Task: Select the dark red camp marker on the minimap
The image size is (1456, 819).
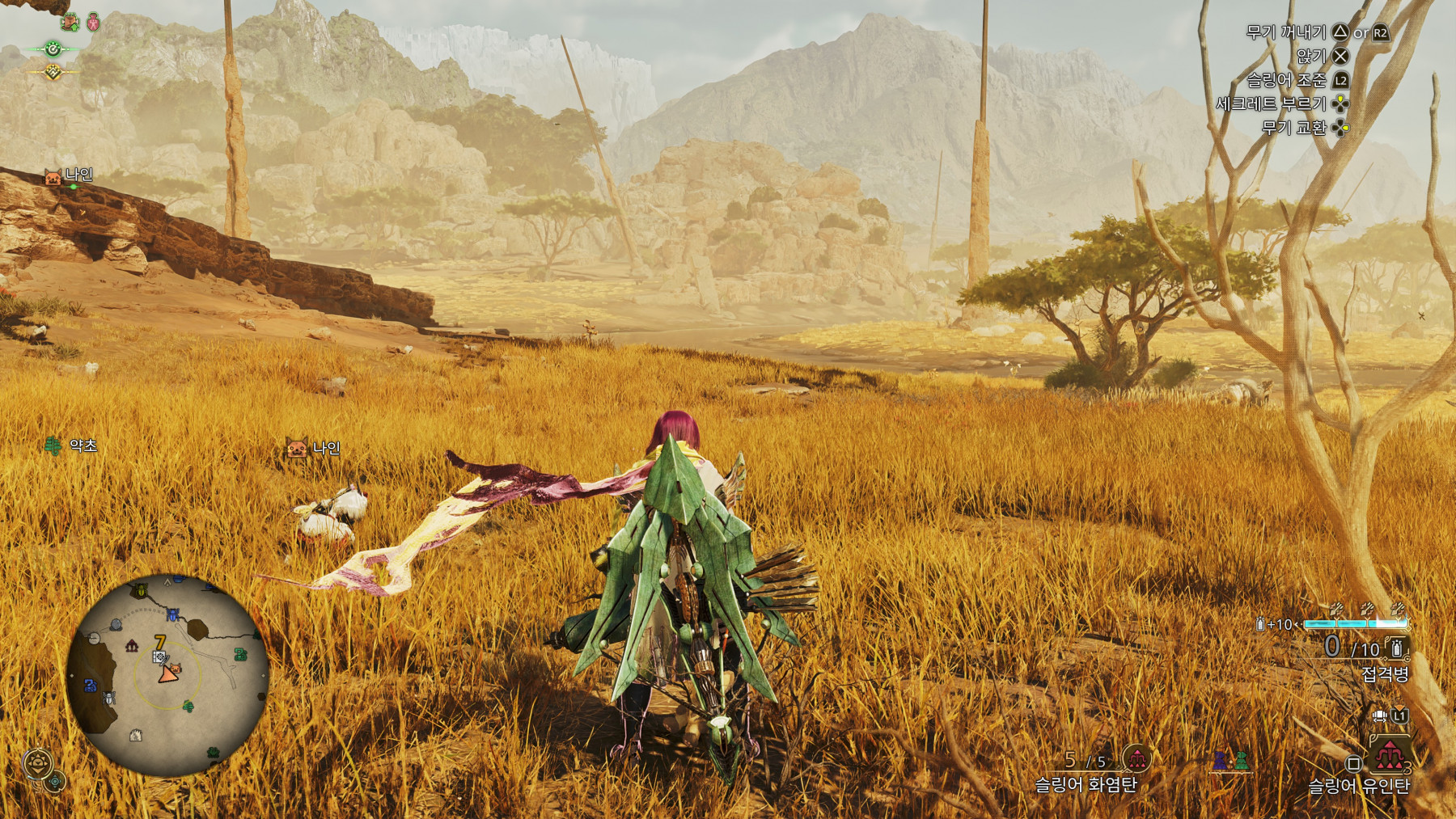Action: [x=131, y=646]
